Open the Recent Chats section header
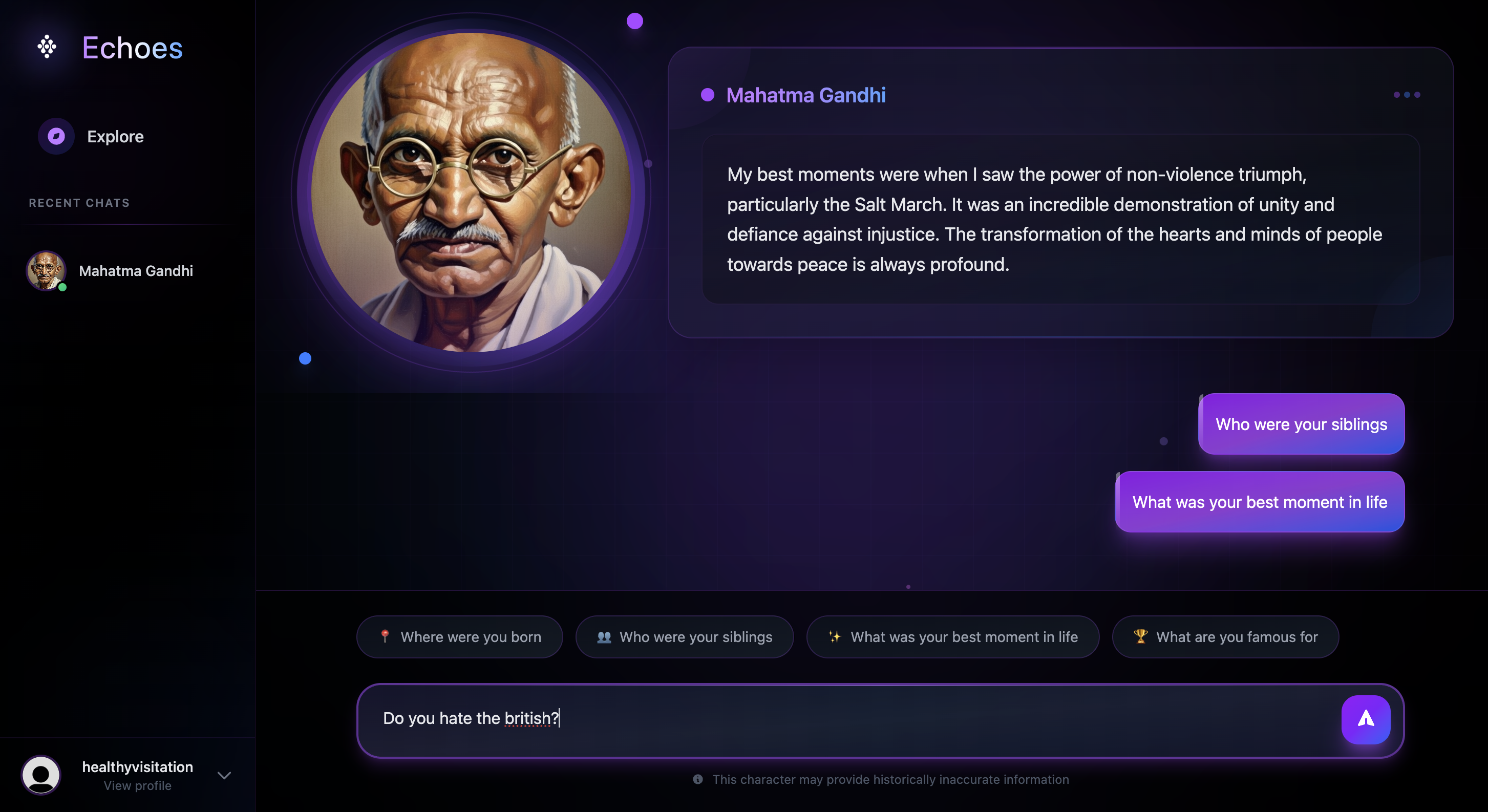Viewport: 1488px width, 812px height. click(x=79, y=203)
